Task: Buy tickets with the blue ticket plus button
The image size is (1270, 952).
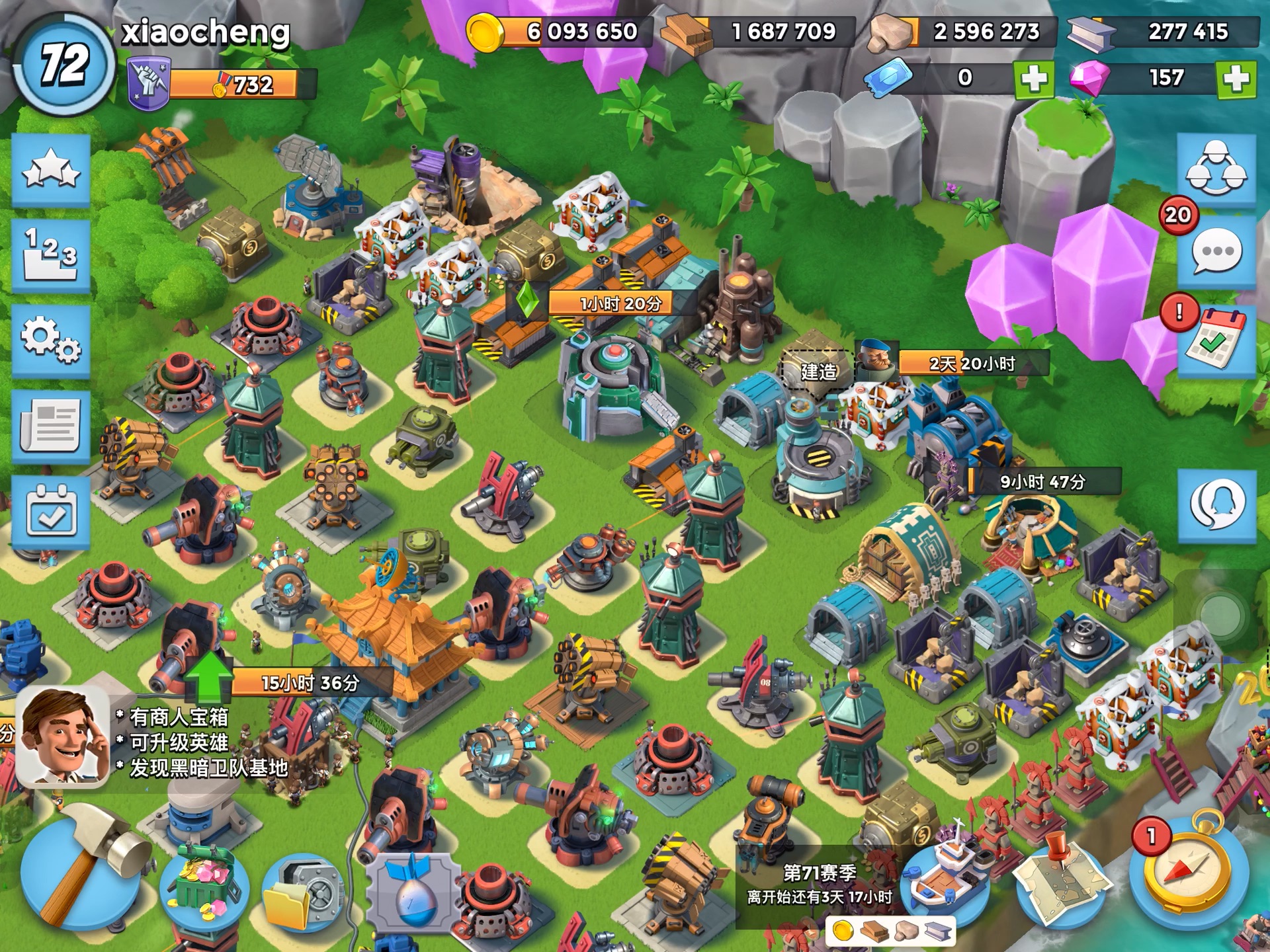Action: pyautogui.click(x=1034, y=79)
